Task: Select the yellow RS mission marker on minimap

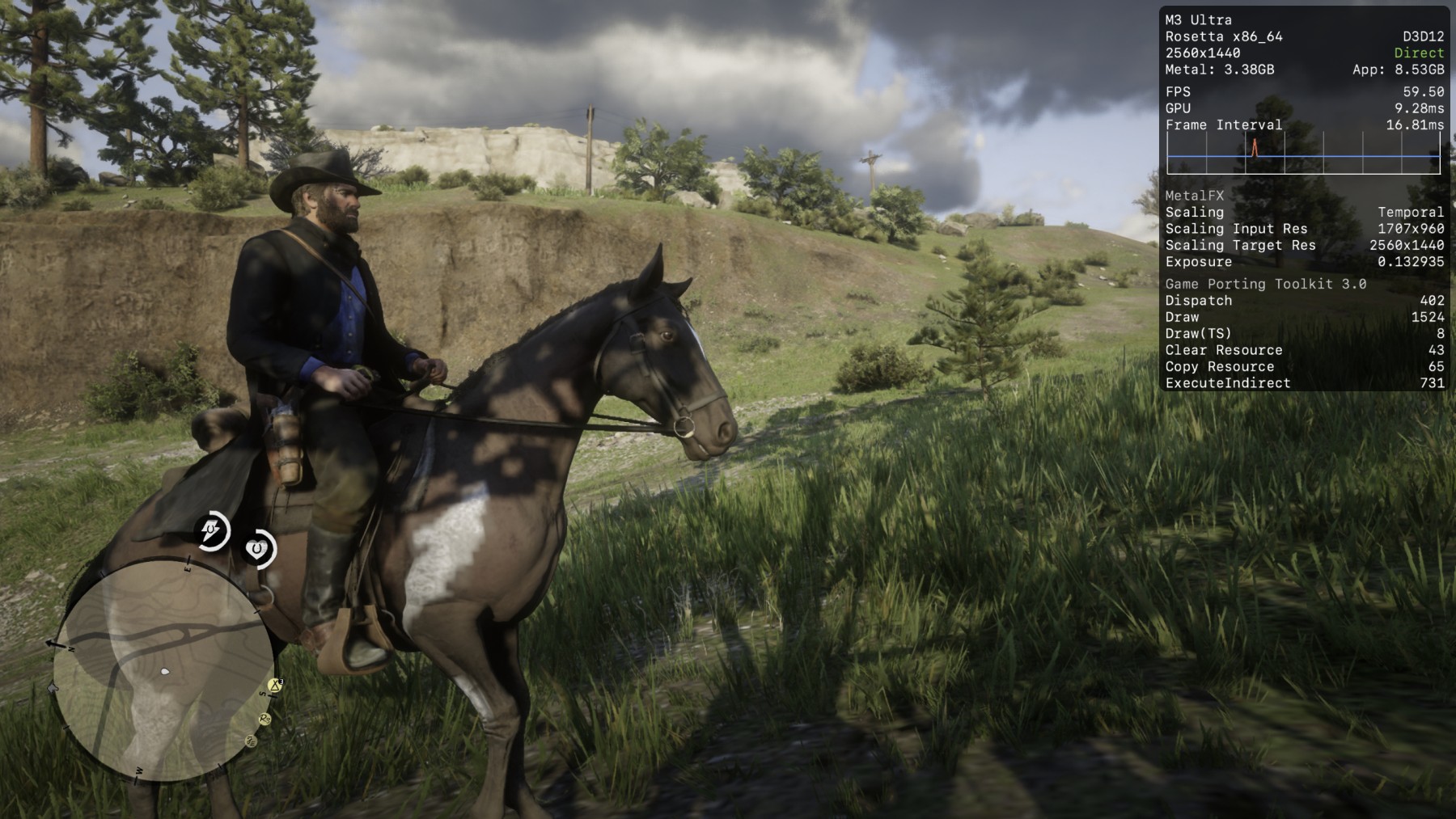Action: pyautogui.click(x=265, y=719)
